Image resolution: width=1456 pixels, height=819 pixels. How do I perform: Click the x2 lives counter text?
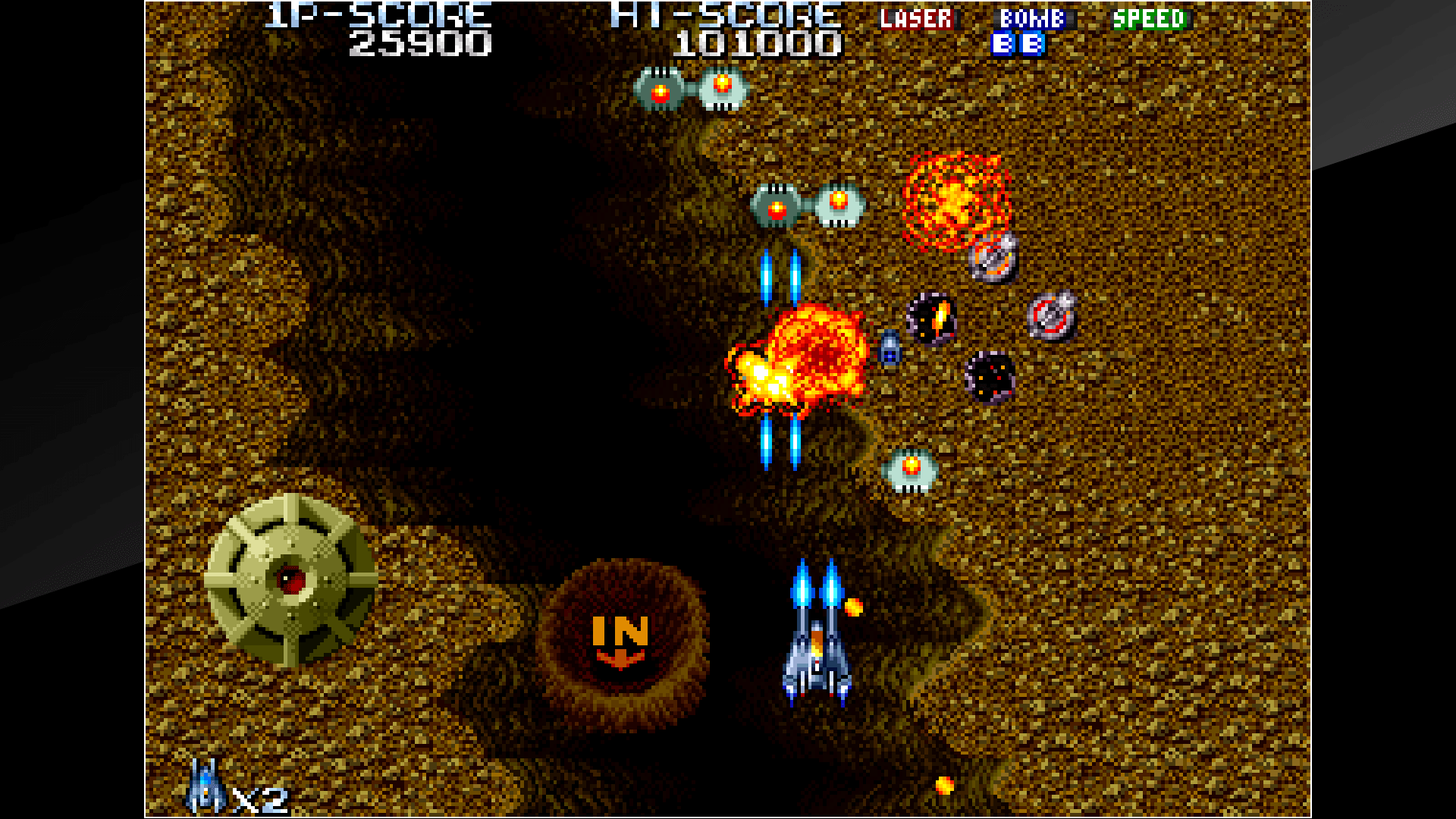(x=258, y=796)
